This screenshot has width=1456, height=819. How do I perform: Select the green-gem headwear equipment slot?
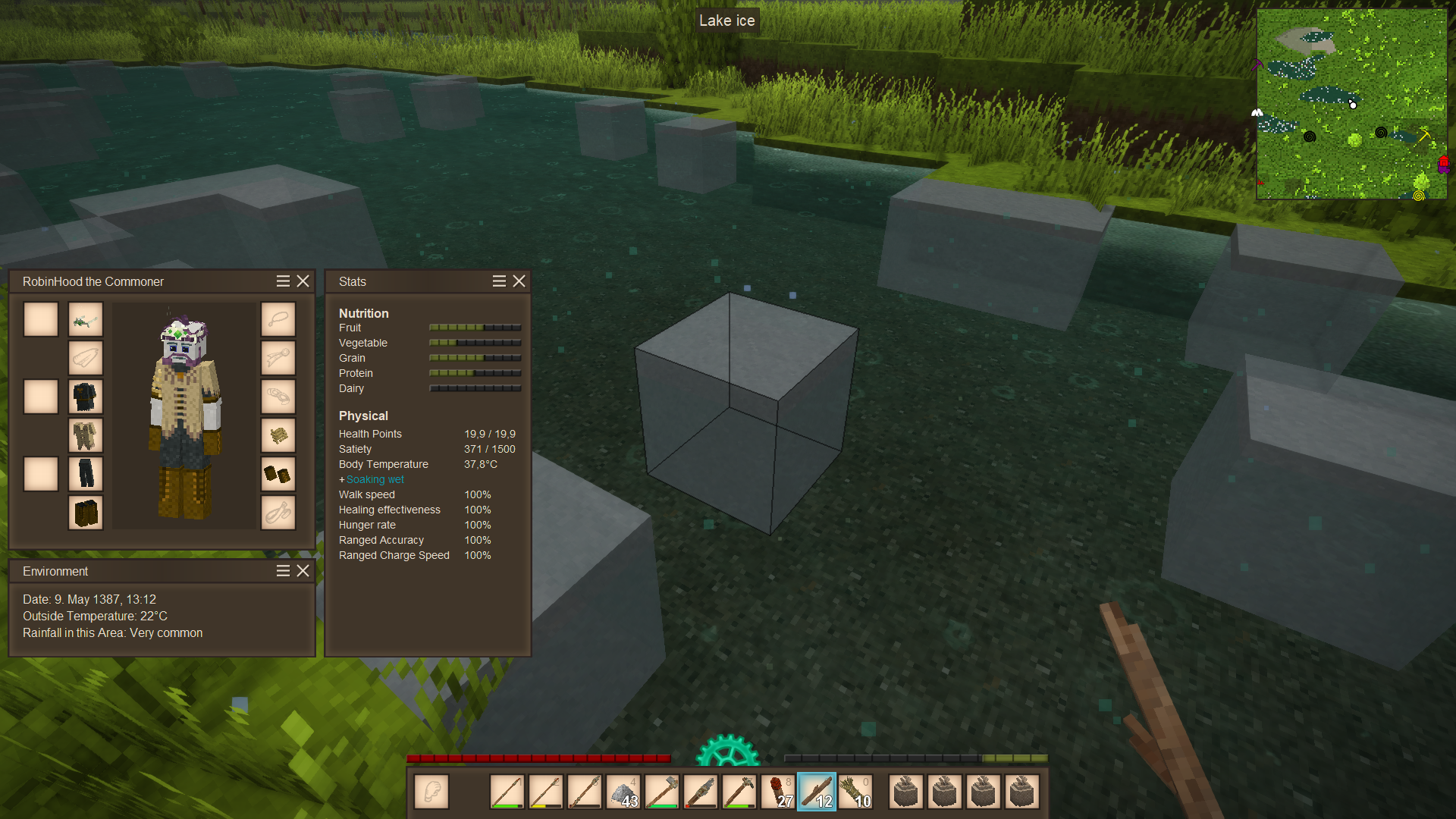coord(86,320)
